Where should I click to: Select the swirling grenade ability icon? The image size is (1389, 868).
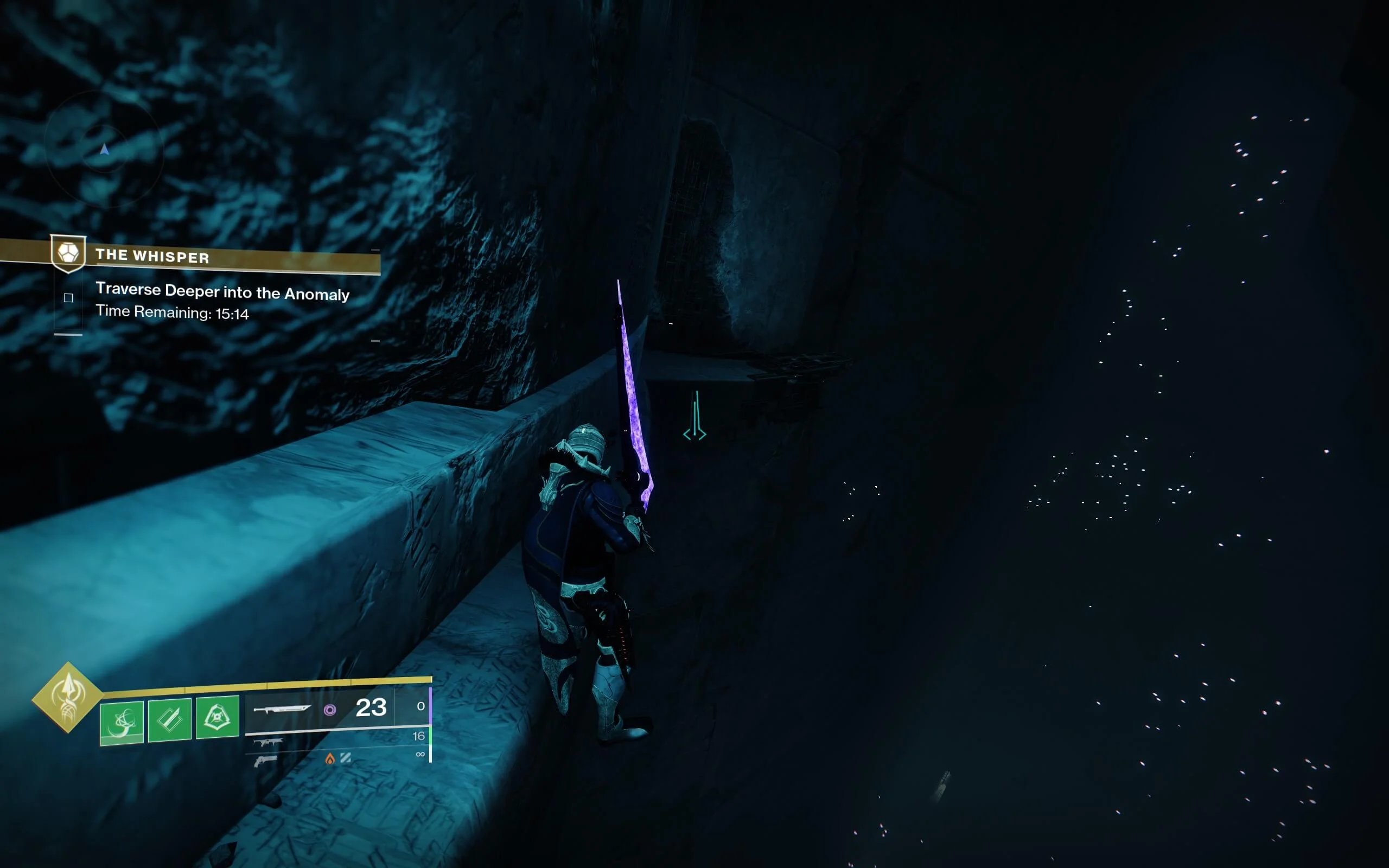coord(122,721)
